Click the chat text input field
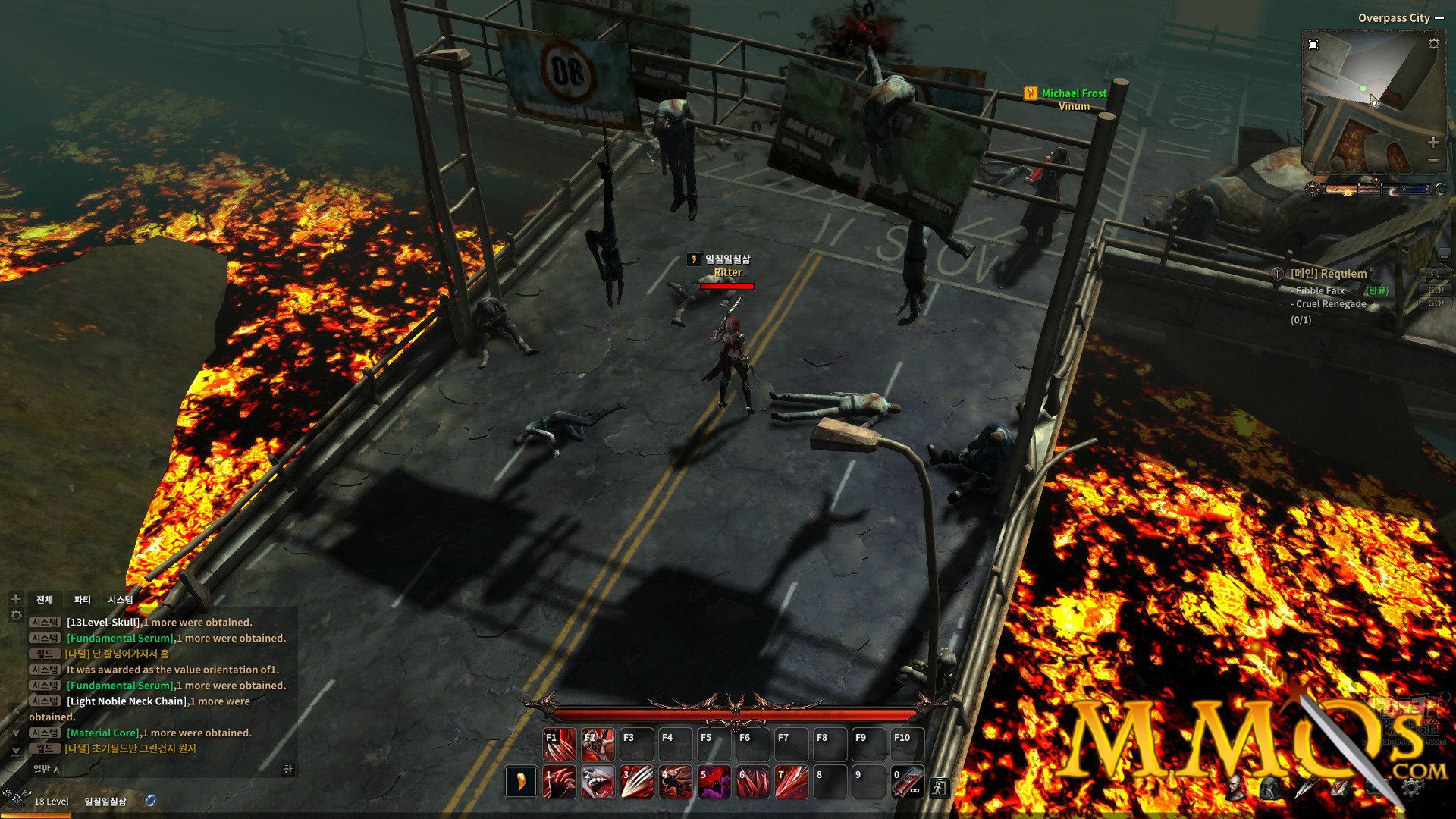1456x819 pixels. 167,768
